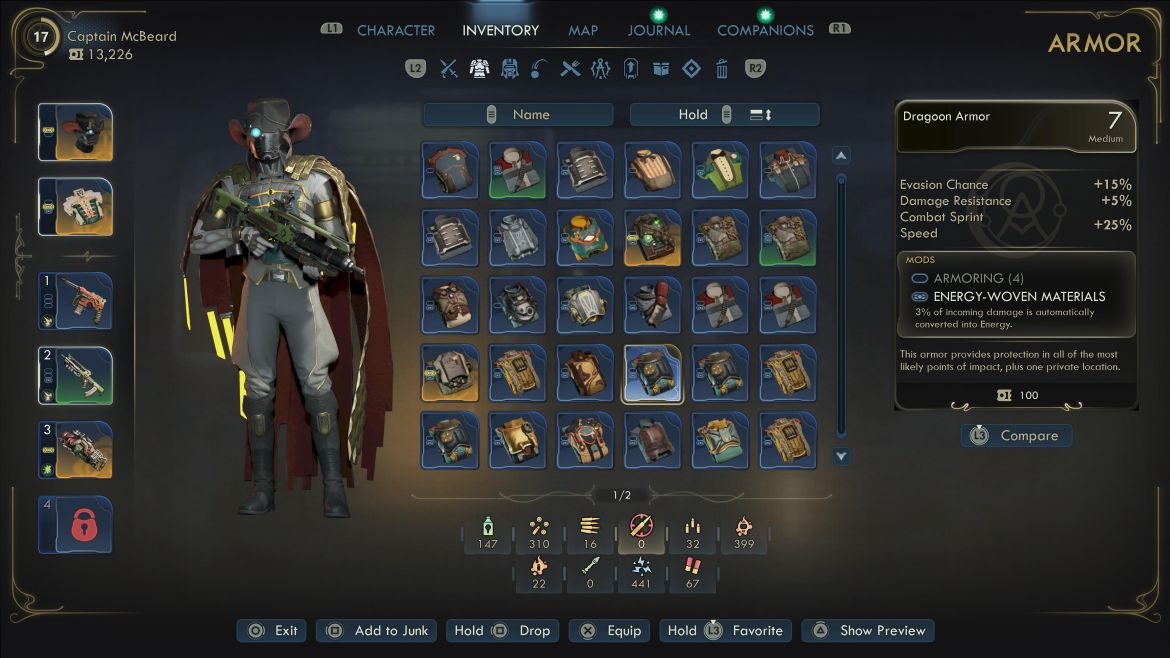1170x658 pixels.
Task: Select the crossed swords weapons category
Action: coord(449,69)
